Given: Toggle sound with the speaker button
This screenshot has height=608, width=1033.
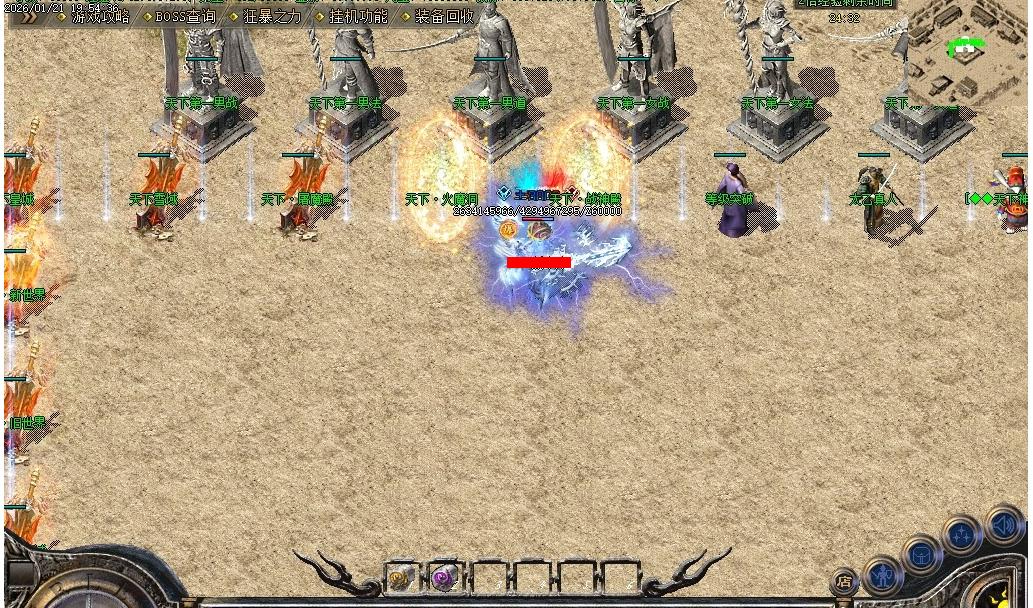Looking at the screenshot, I should [x=1003, y=525].
